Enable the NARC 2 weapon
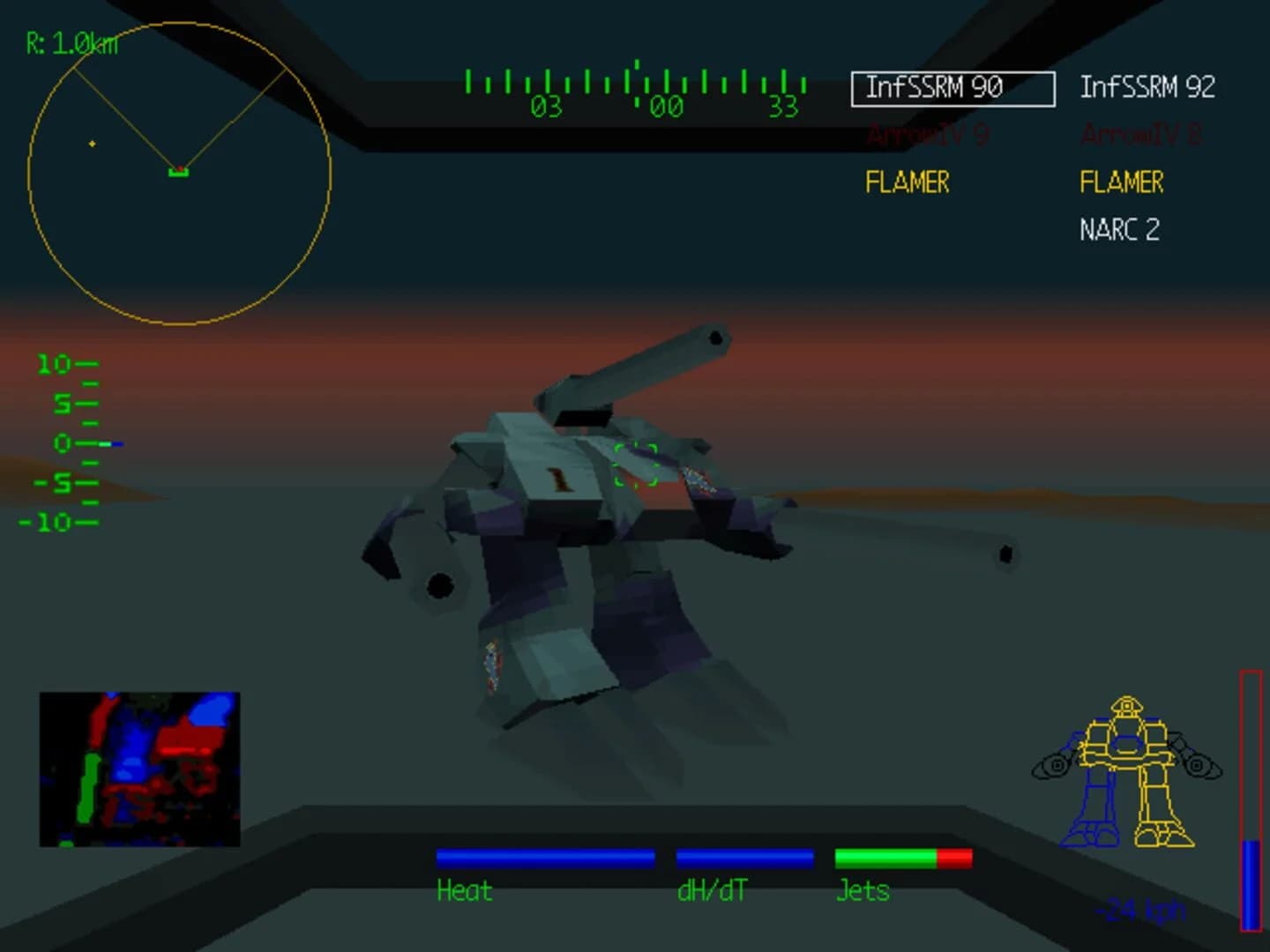Screen dimensions: 1270x952 1119,230
